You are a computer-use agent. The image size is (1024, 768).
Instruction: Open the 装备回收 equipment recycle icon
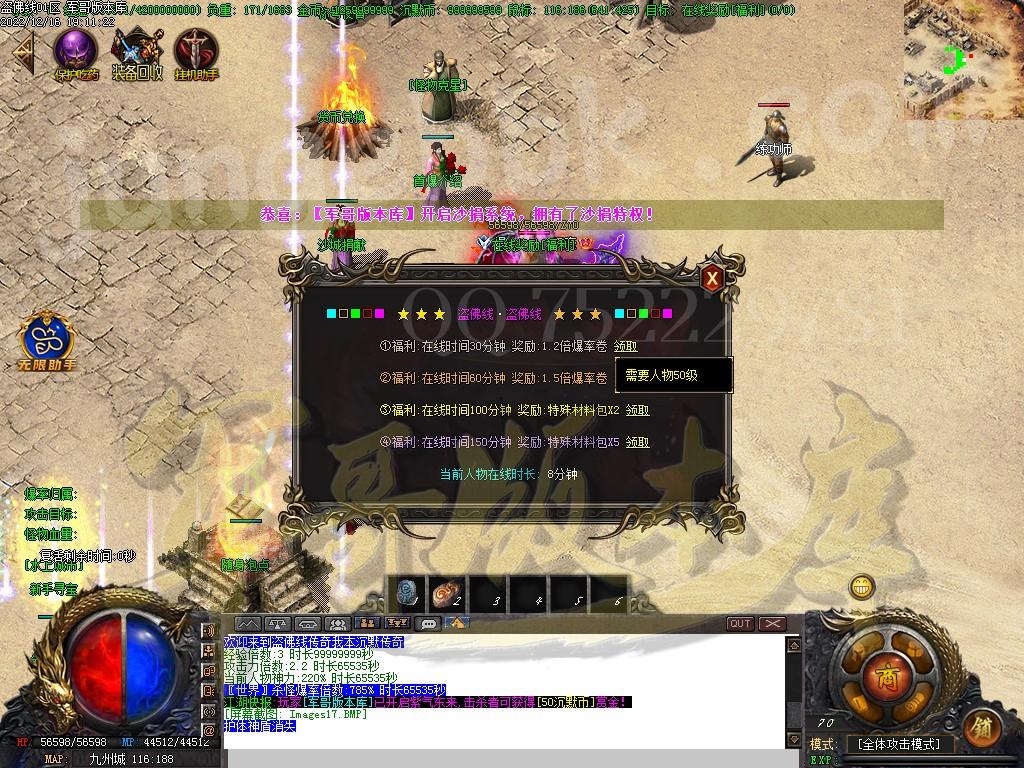pos(137,51)
